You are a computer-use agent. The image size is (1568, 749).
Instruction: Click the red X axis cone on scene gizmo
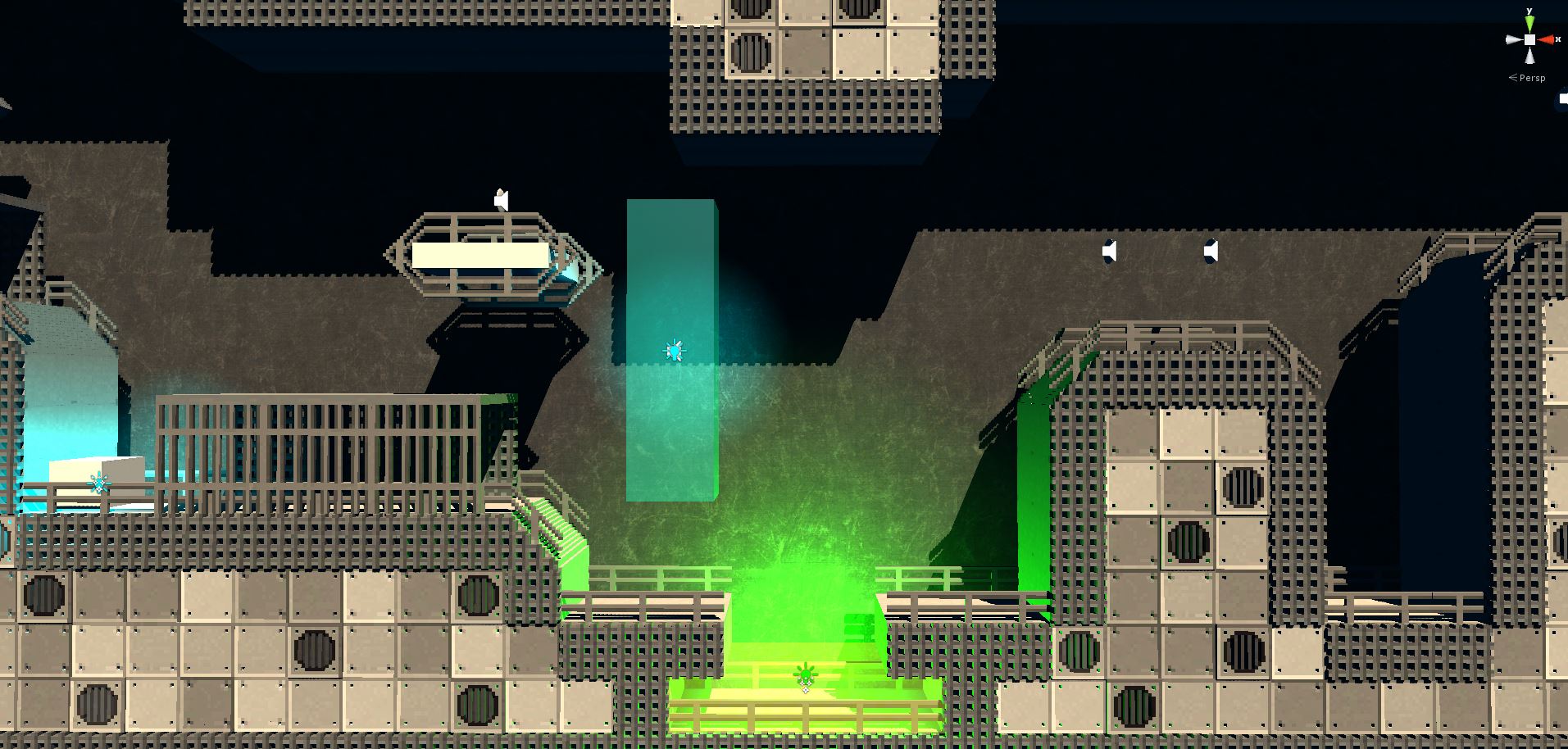click(1546, 39)
